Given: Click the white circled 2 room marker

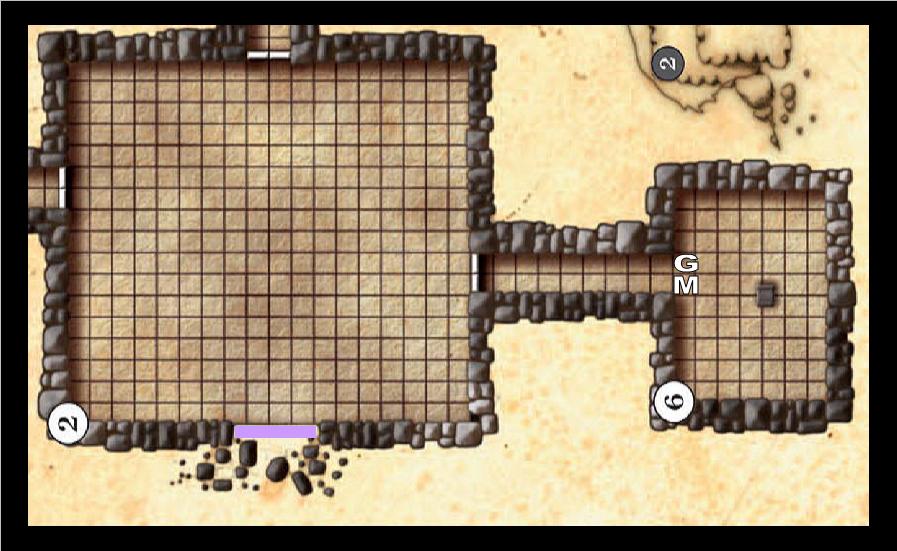Looking at the screenshot, I should click(68, 422).
